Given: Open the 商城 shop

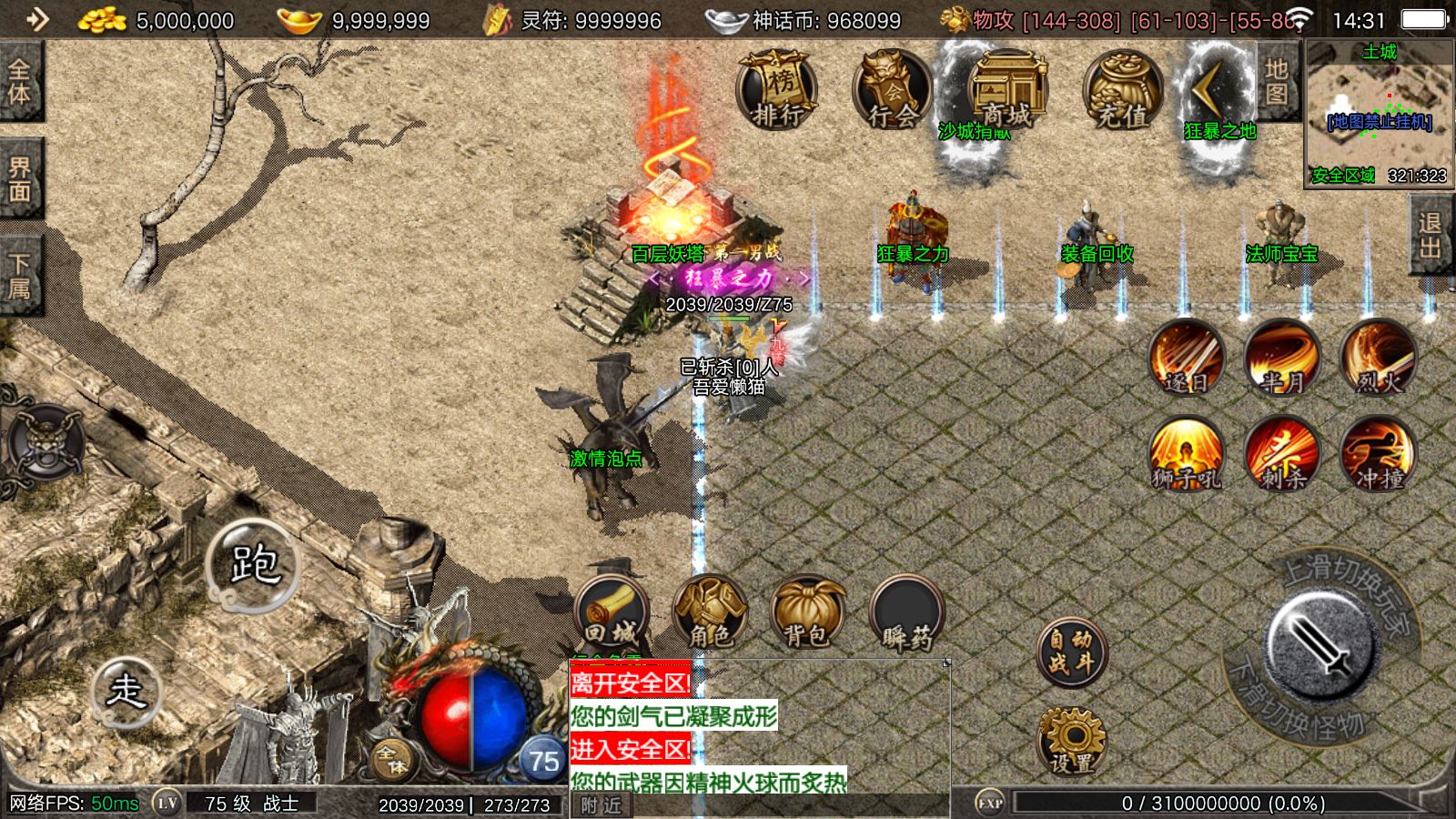Looking at the screenshot, I should [x=1006, y=90].
